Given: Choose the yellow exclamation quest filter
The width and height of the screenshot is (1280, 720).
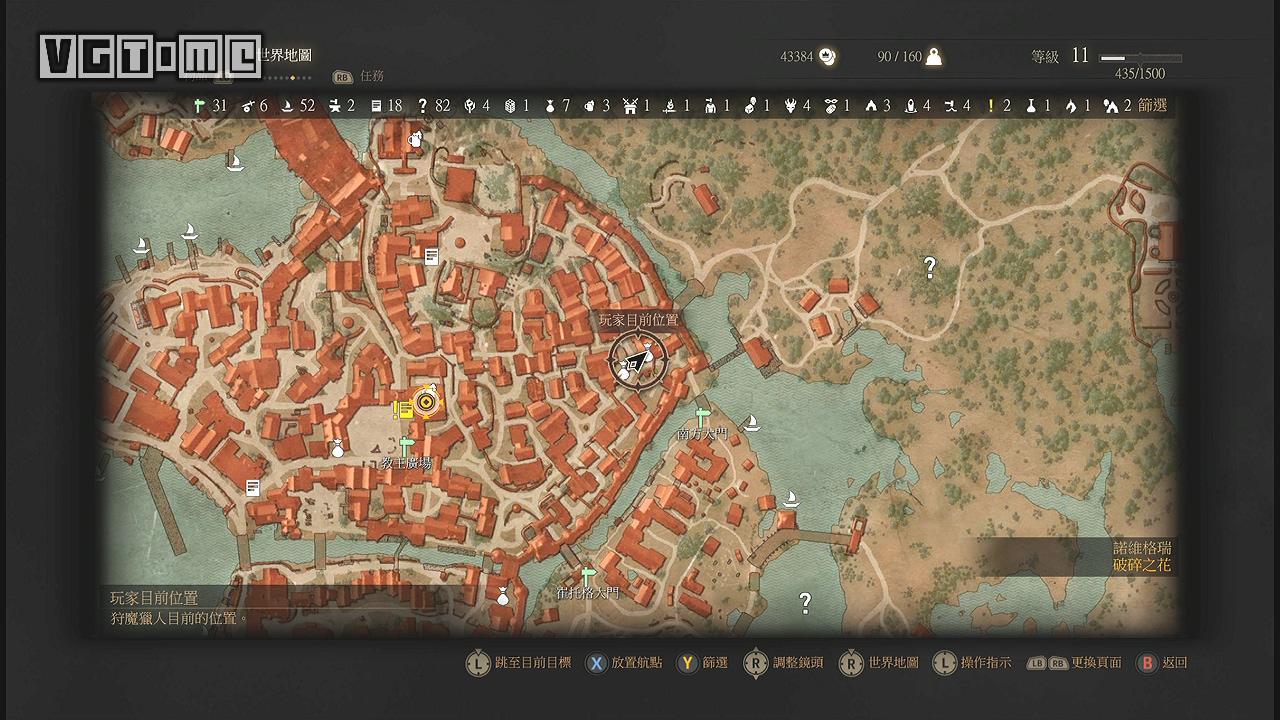Looking at the screenshot, I should pos(991,105).
